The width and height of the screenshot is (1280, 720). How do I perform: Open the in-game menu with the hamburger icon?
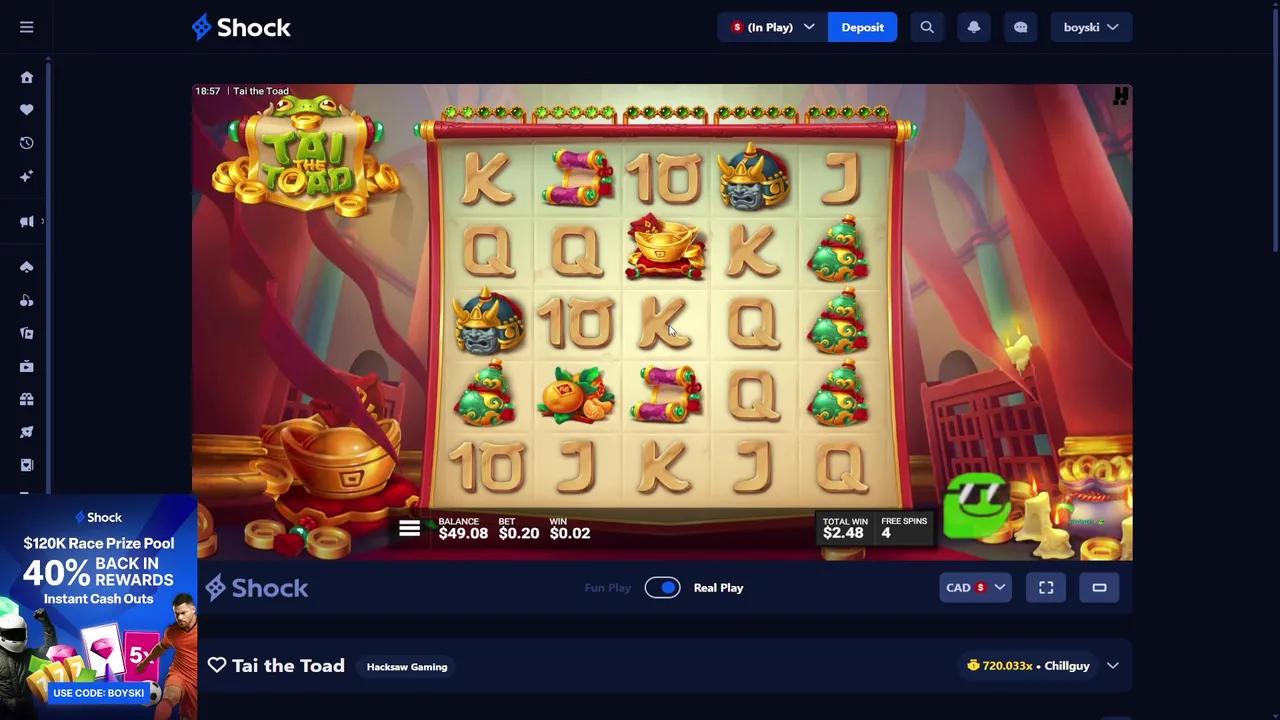click(410, 528)
